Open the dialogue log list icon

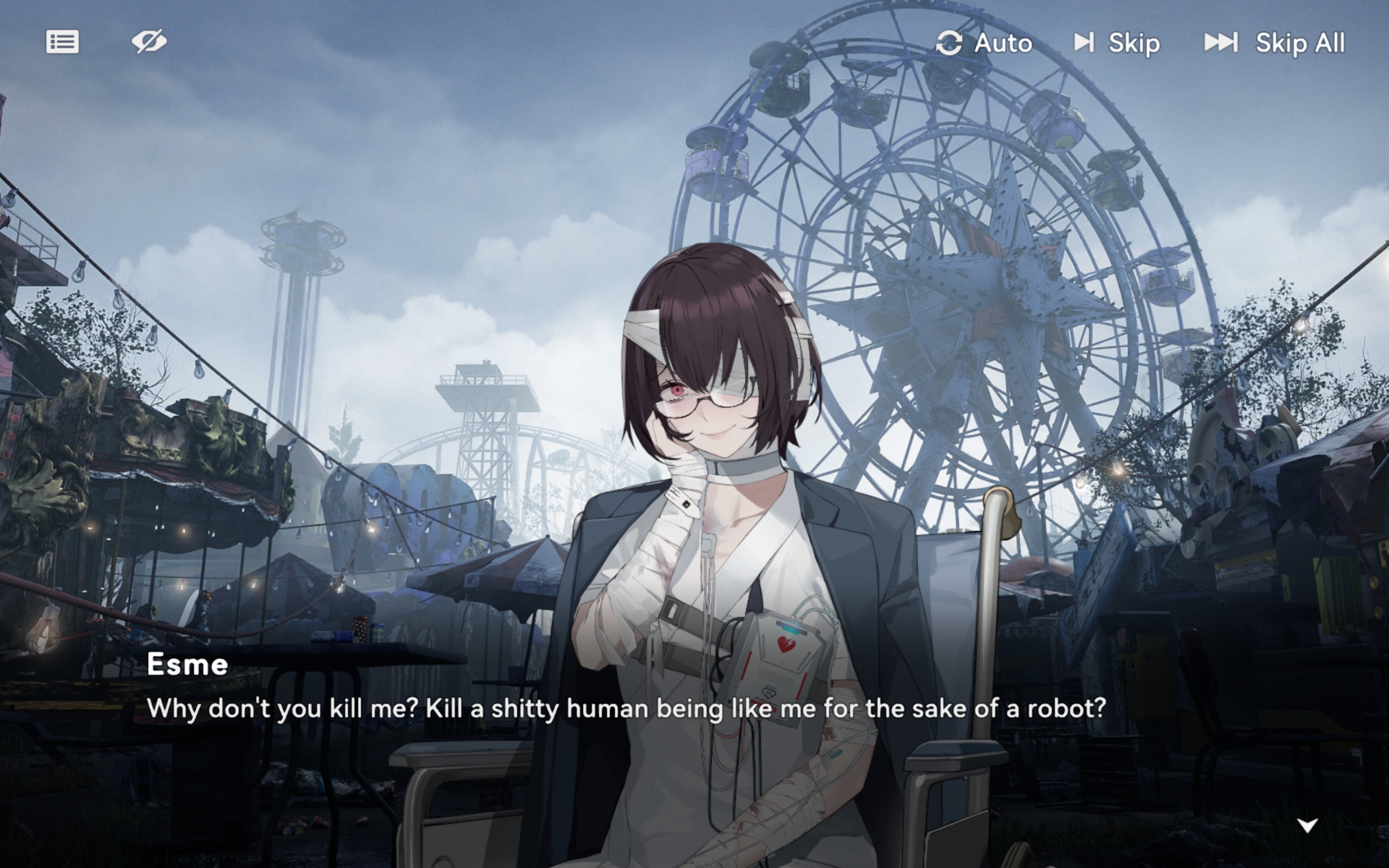tap(62, 42)
